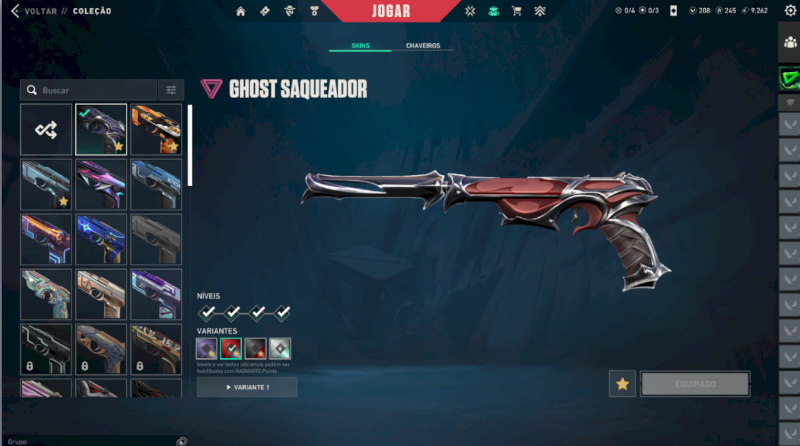Go back using the Voltar button
Screen dimensions: 800x446
coord(35,11)
